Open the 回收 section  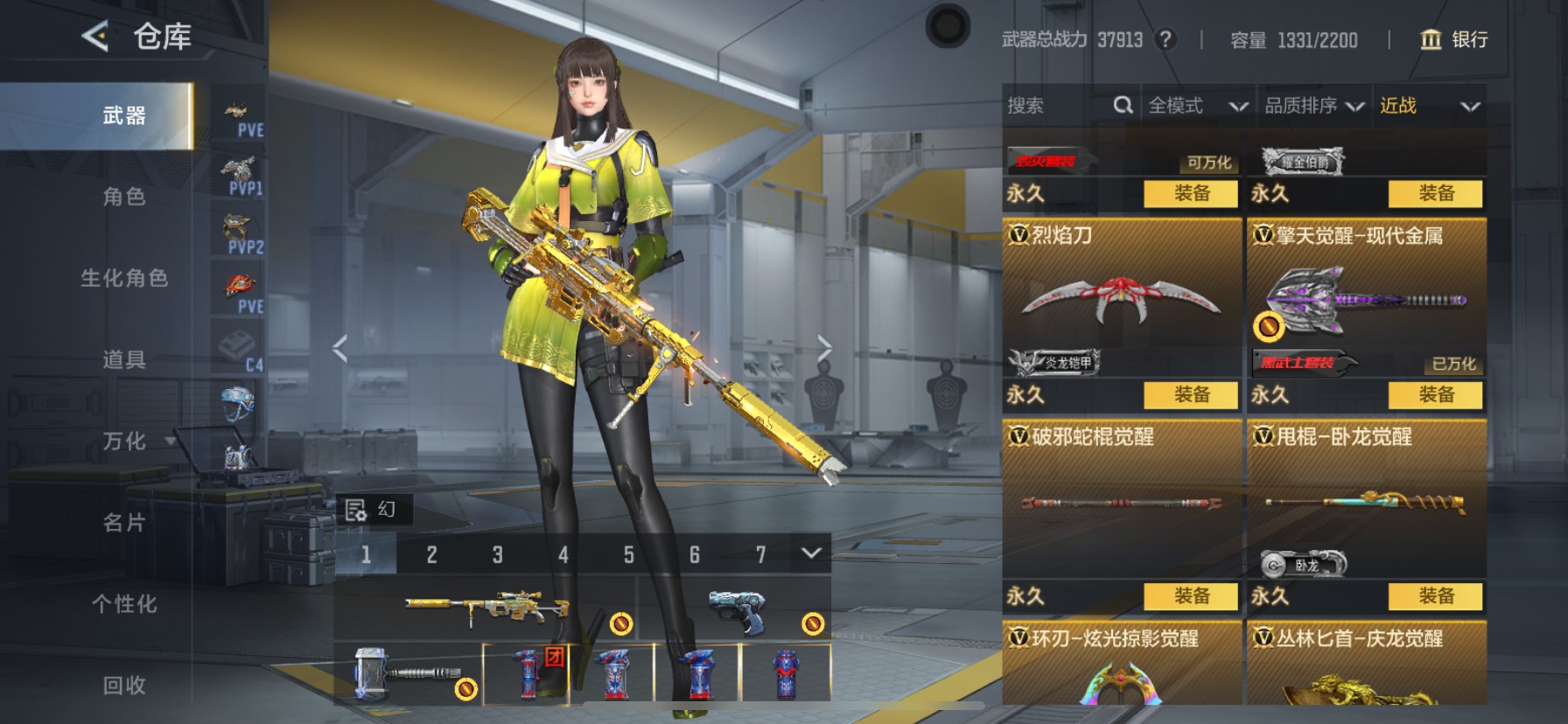click(124, 686)
